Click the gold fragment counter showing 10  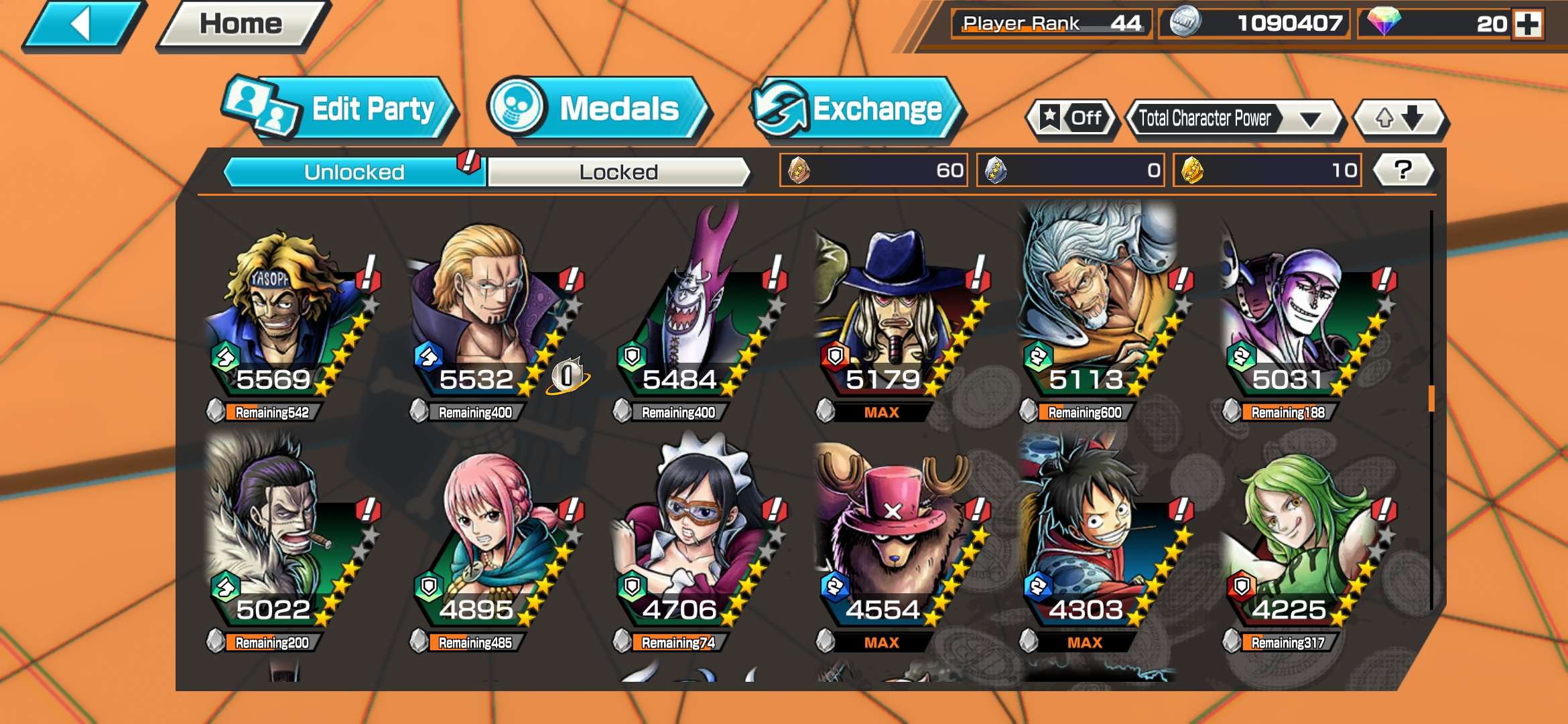click(x=1266, y=171)
